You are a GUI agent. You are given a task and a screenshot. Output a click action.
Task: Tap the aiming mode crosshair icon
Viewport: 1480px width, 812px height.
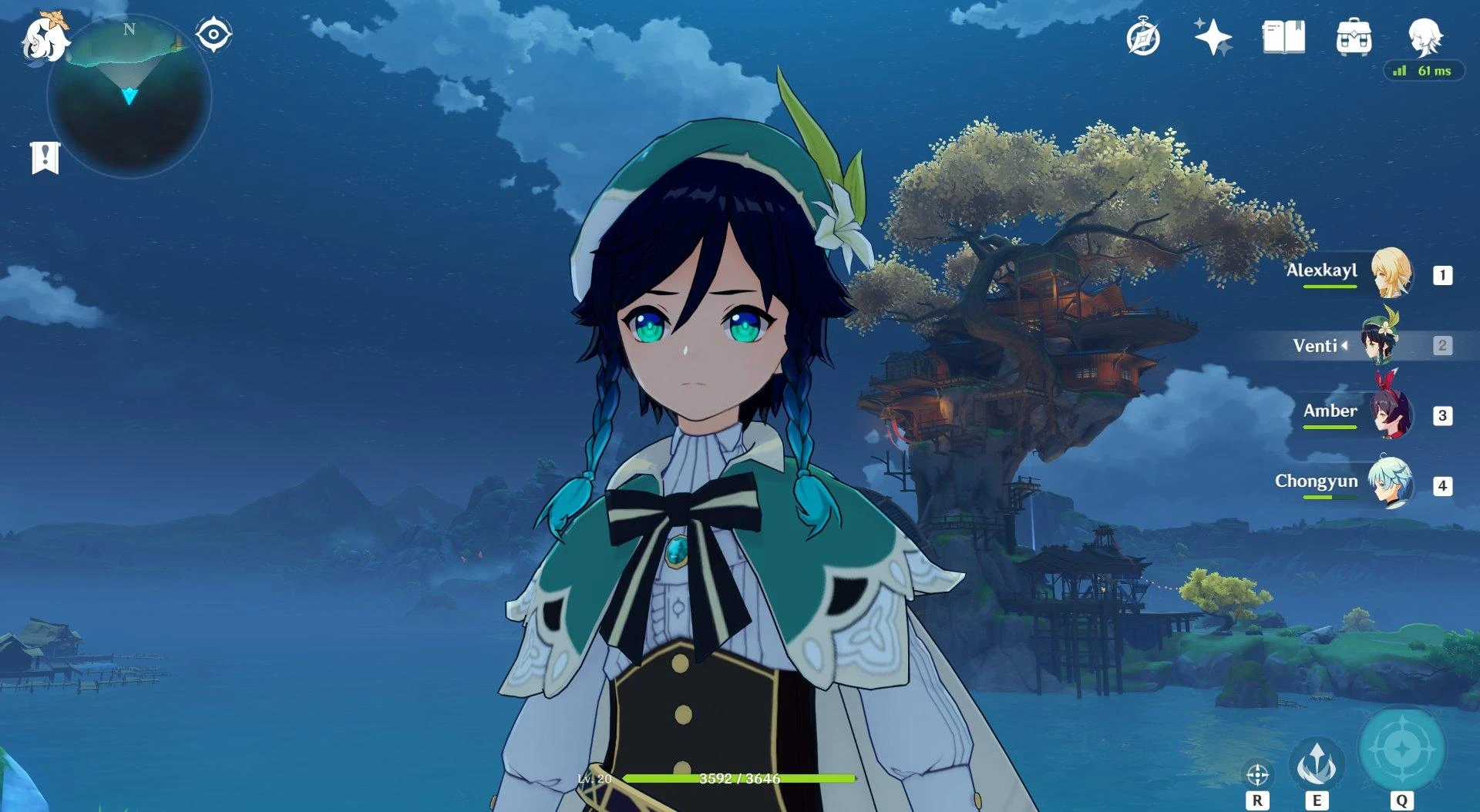[1257, 774]
